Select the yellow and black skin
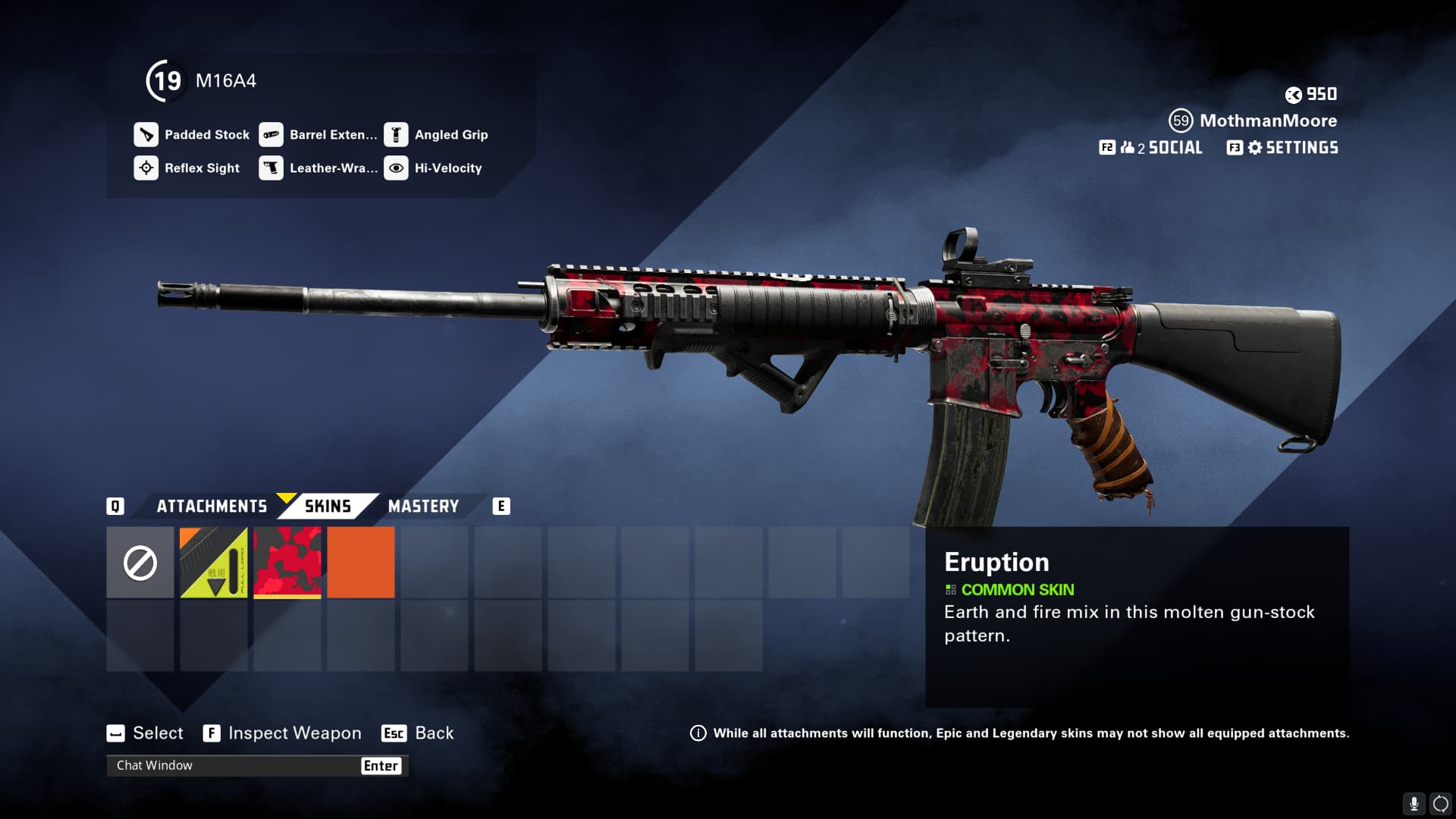Screen dimensions: 1456x819 click(214, 563)
